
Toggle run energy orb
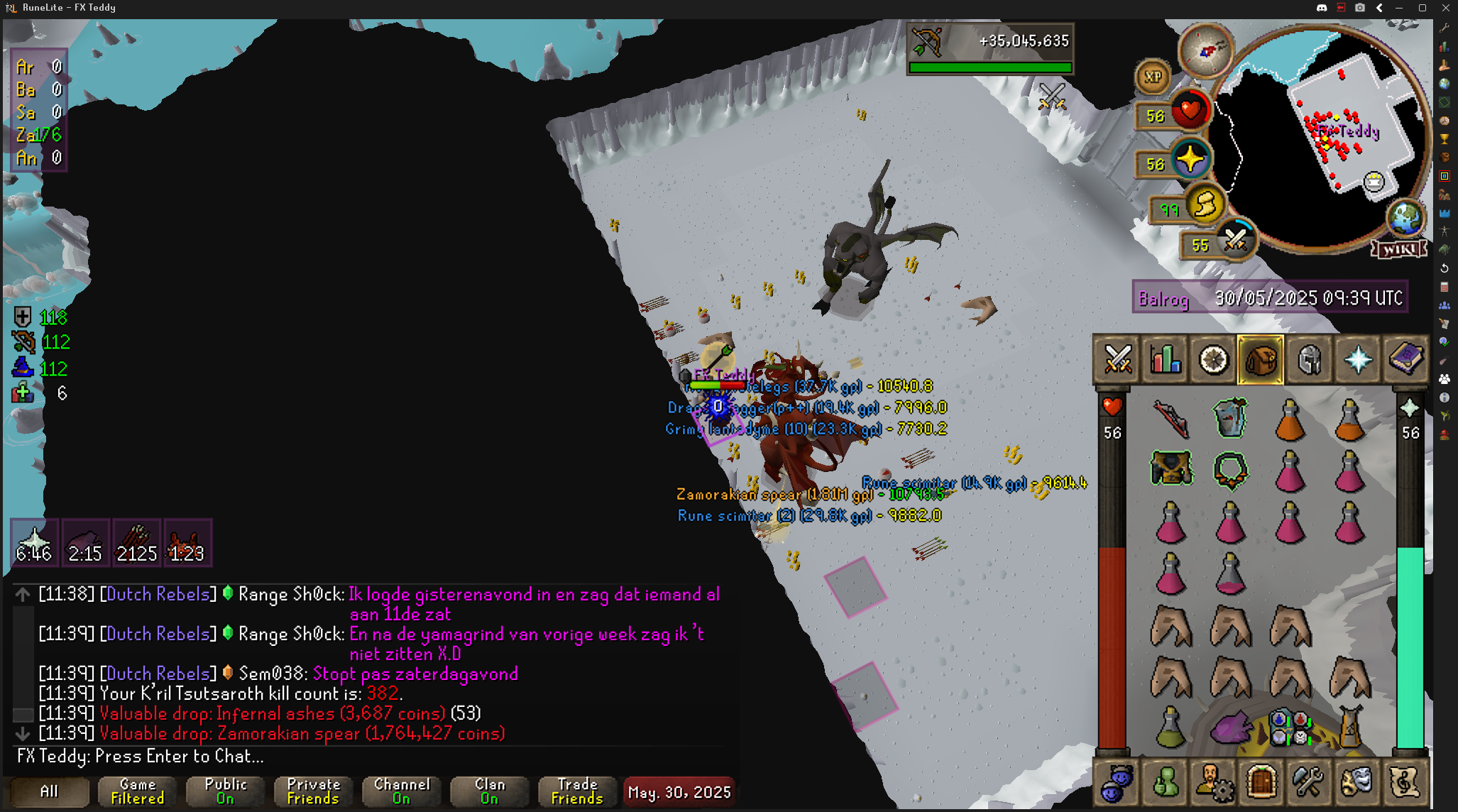point(1205,205)
